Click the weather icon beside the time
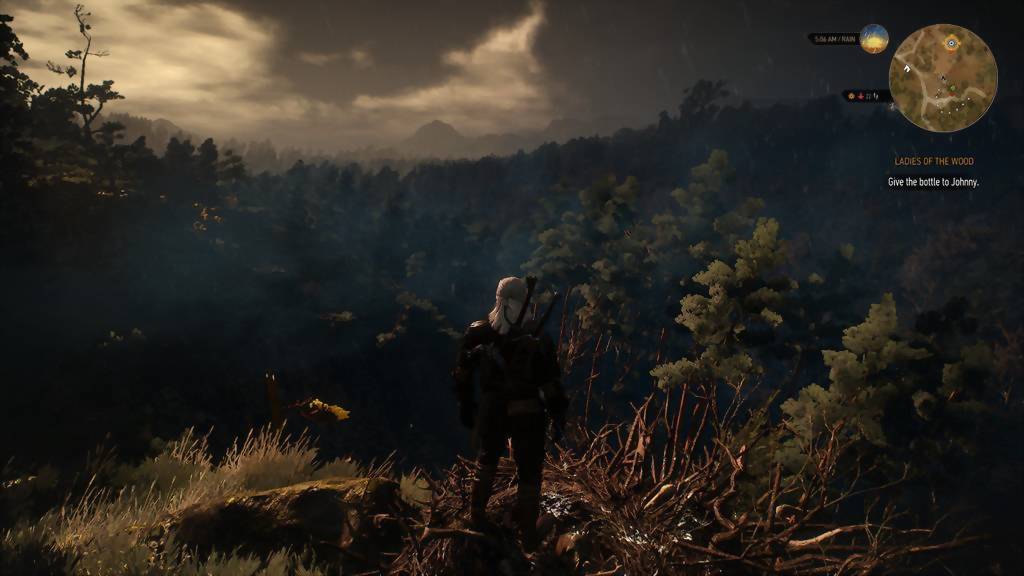This screenshot has height=576, width=1024. click(x=874, y=39)
